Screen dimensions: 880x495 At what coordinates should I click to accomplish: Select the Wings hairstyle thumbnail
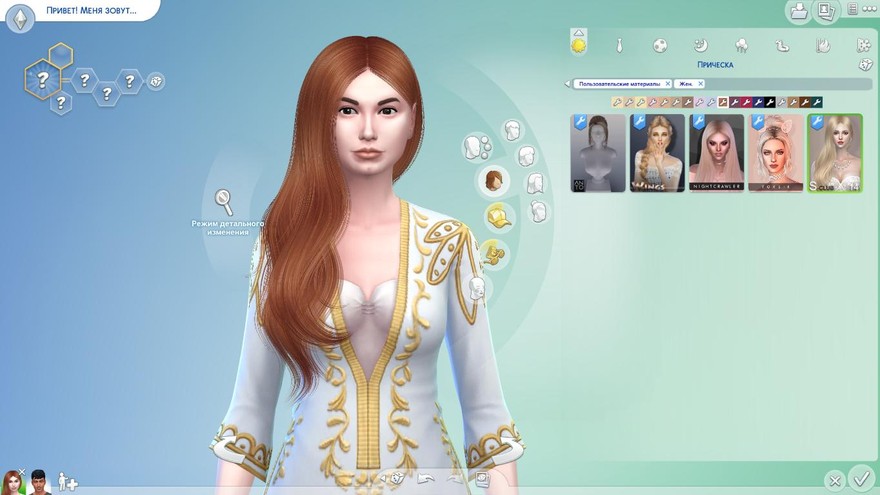(x=657, y=153)
